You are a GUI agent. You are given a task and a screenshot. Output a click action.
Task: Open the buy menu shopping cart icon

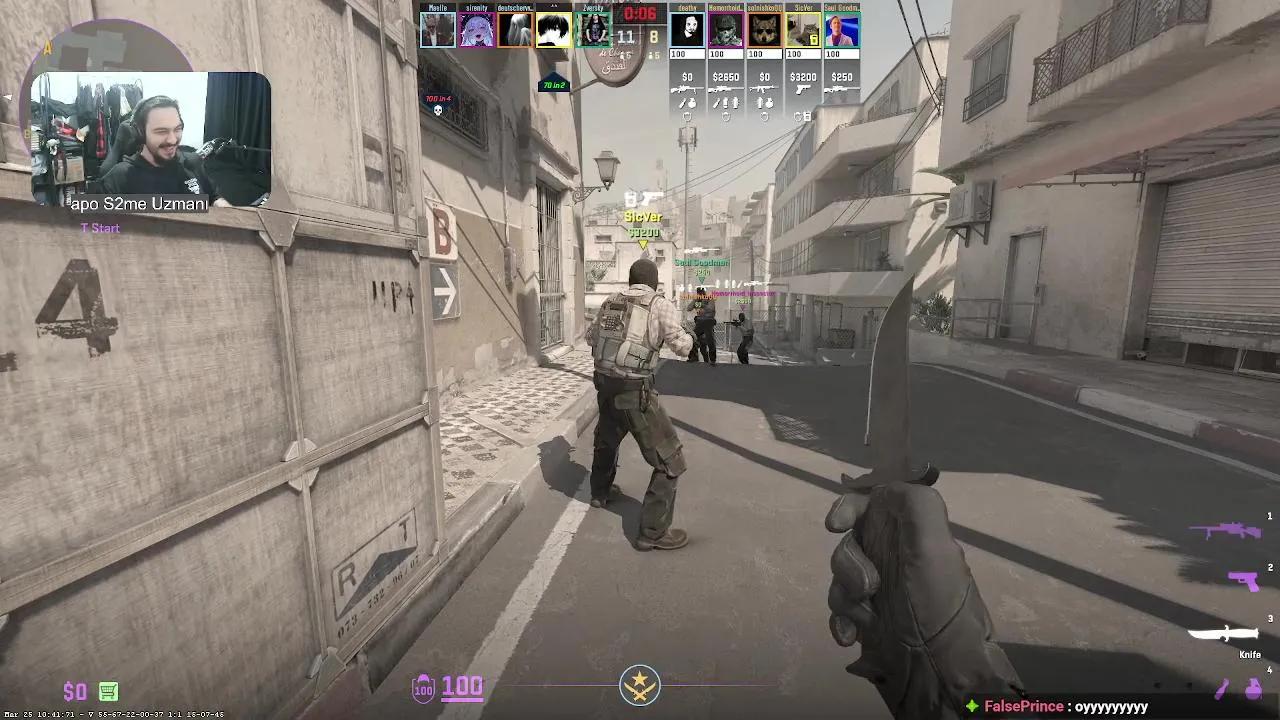tap(107, 691)
